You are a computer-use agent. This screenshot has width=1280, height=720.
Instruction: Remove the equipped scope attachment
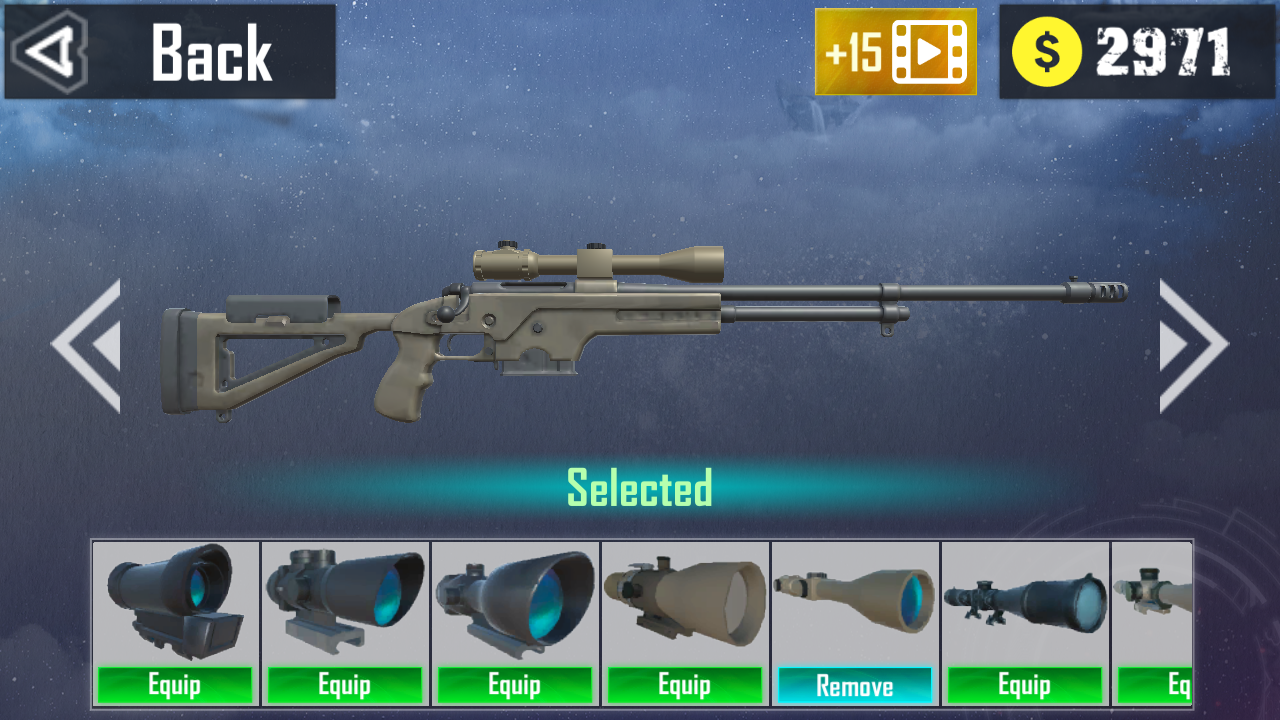tap(855, 686)
